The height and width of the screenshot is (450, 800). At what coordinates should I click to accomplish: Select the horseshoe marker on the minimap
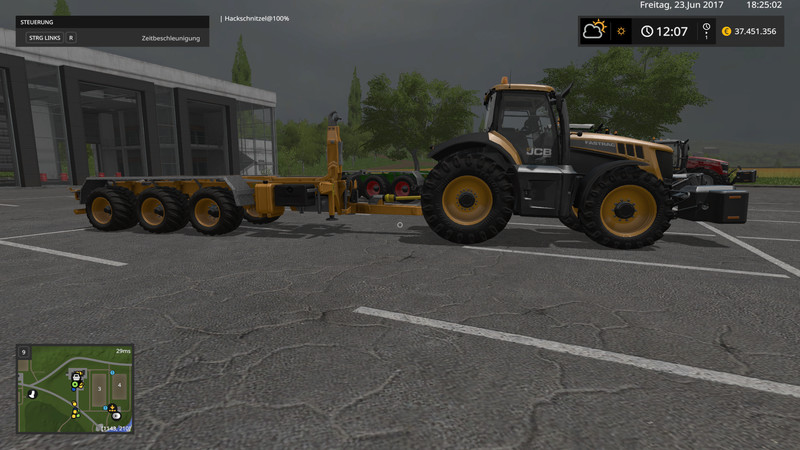32,394
